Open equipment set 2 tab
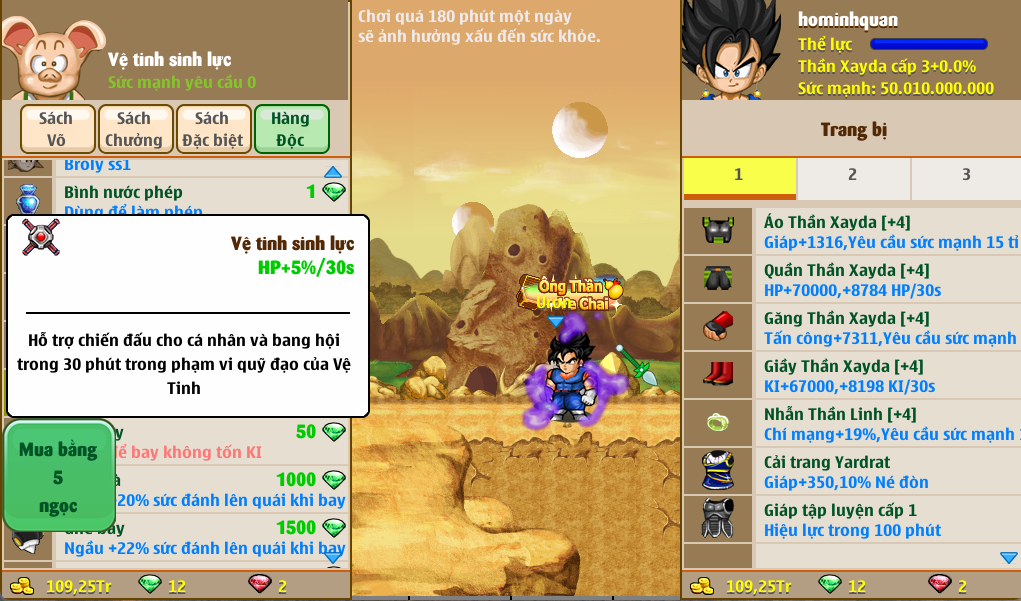 pyautogui.click(x=853, y=176)
